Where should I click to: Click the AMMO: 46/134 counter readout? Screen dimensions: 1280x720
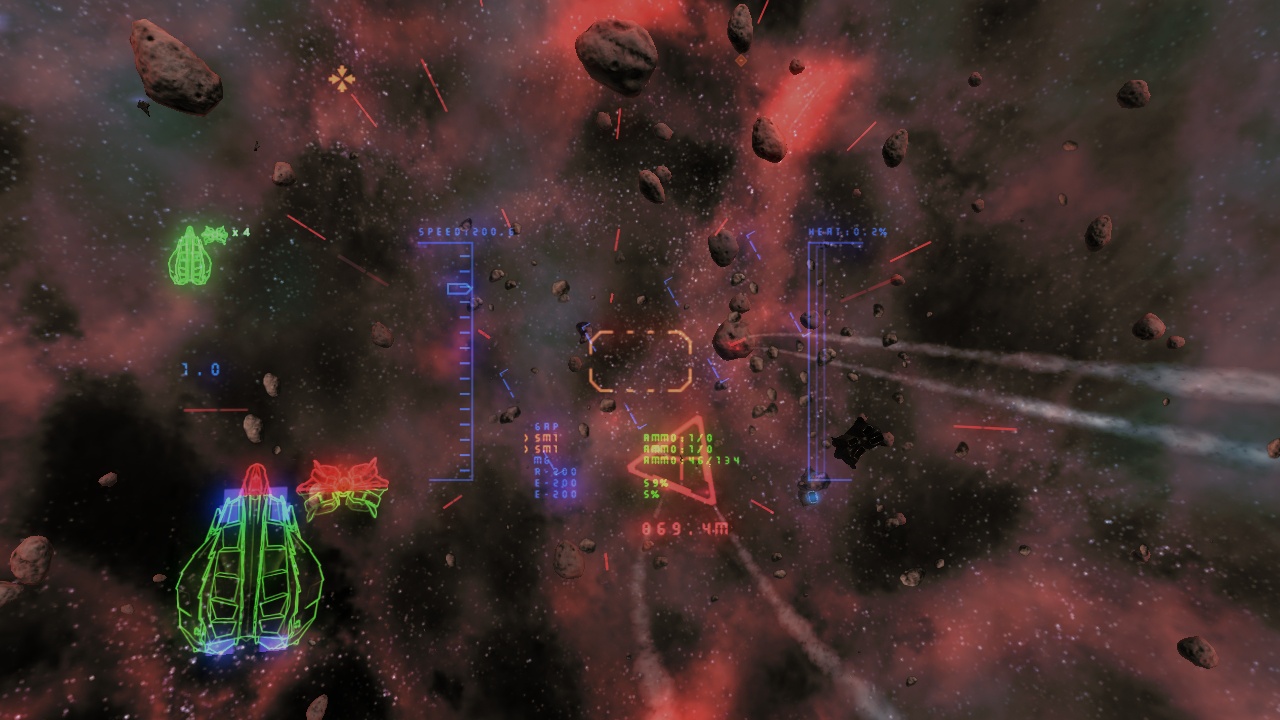[691, 460]
